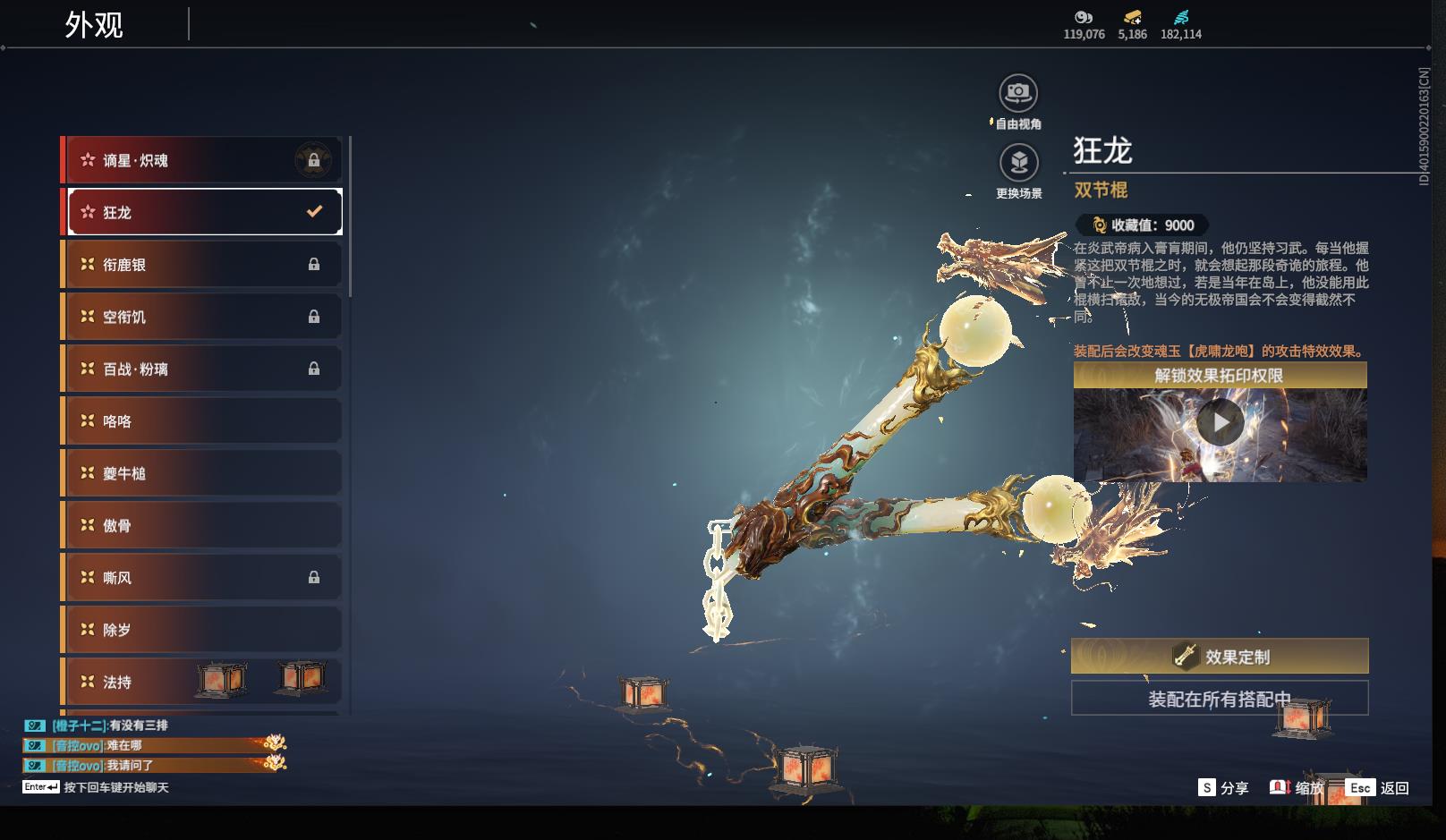Image resolution: width=1446 pixels, height=840 pixels.
Task: Open 效果定制 effect customization
Action: click(x=1220, y=657)
